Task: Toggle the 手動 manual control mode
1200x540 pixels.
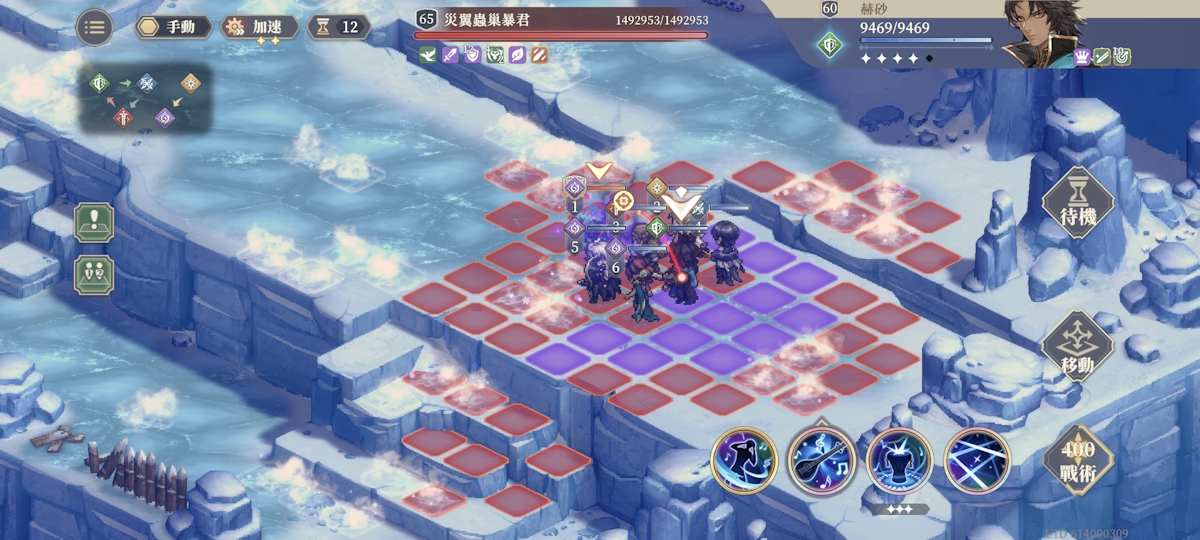Action: tap(173, 27)
